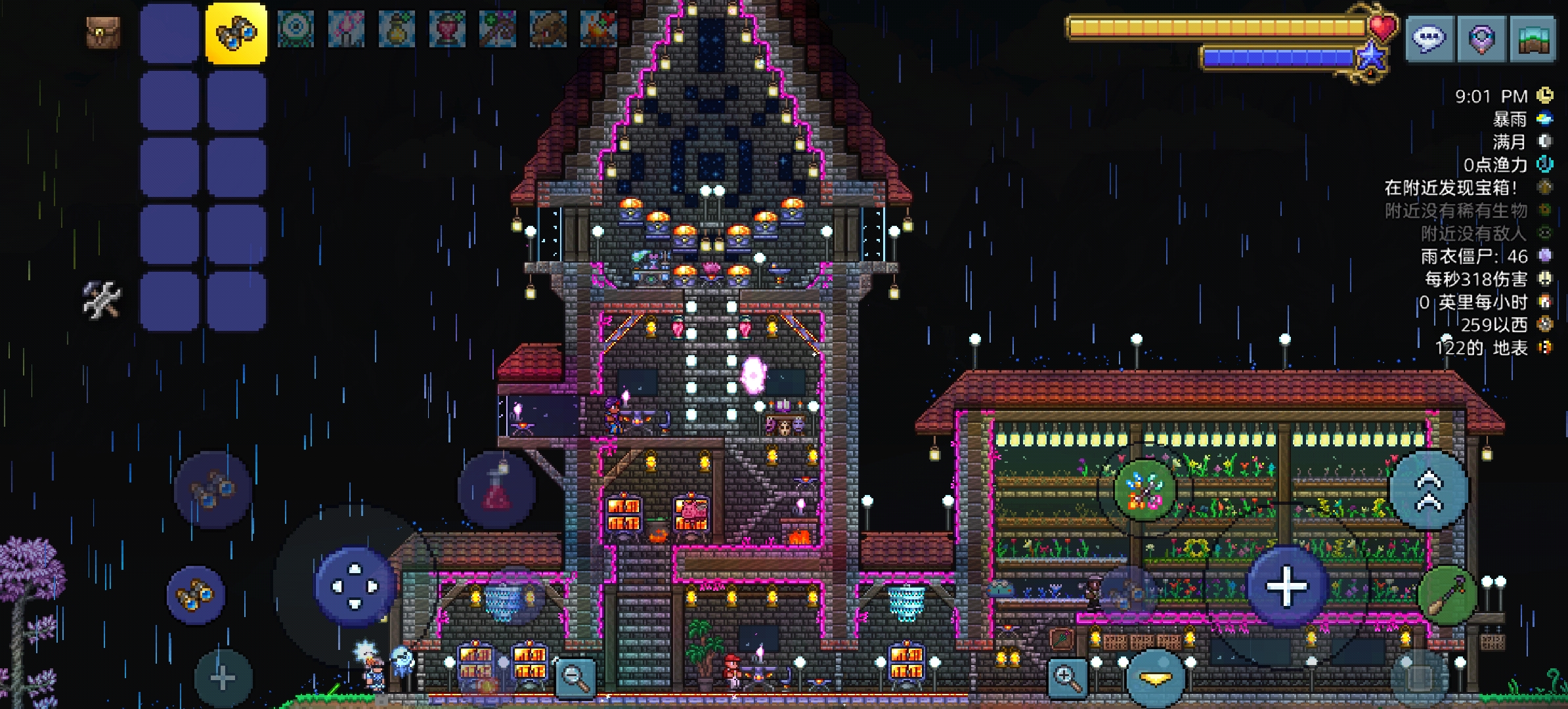Tap the purple map pin button

[x=1481, y=38]
